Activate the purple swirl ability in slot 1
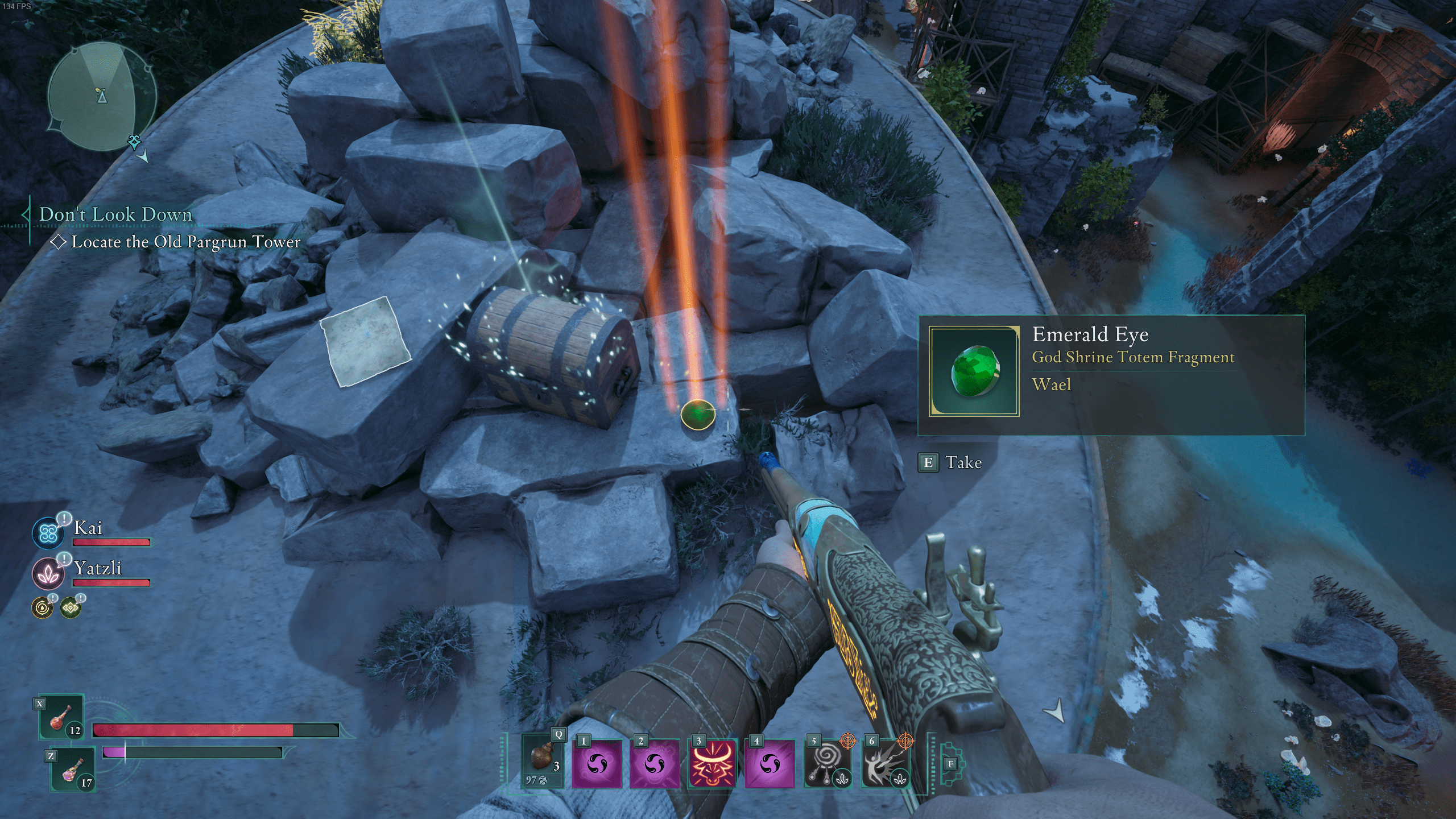Screen dimensions: 1456x819 tap(597, 764)
